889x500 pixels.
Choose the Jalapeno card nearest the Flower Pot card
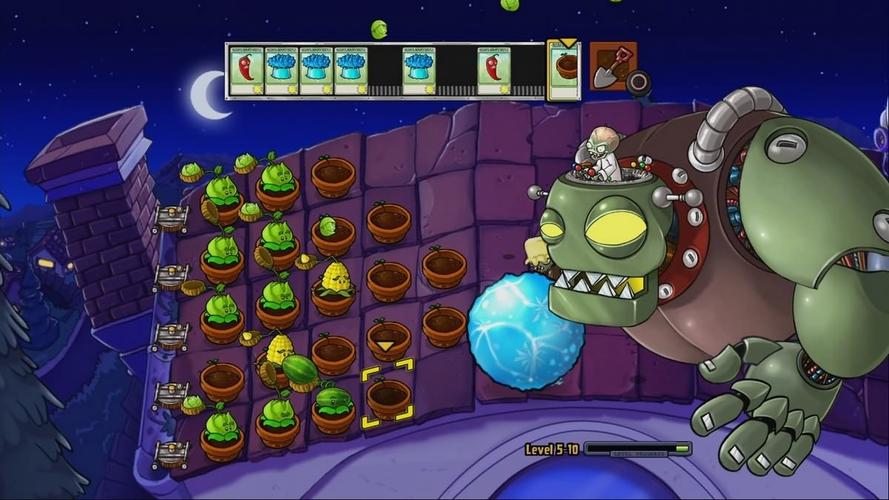[493, 71]
